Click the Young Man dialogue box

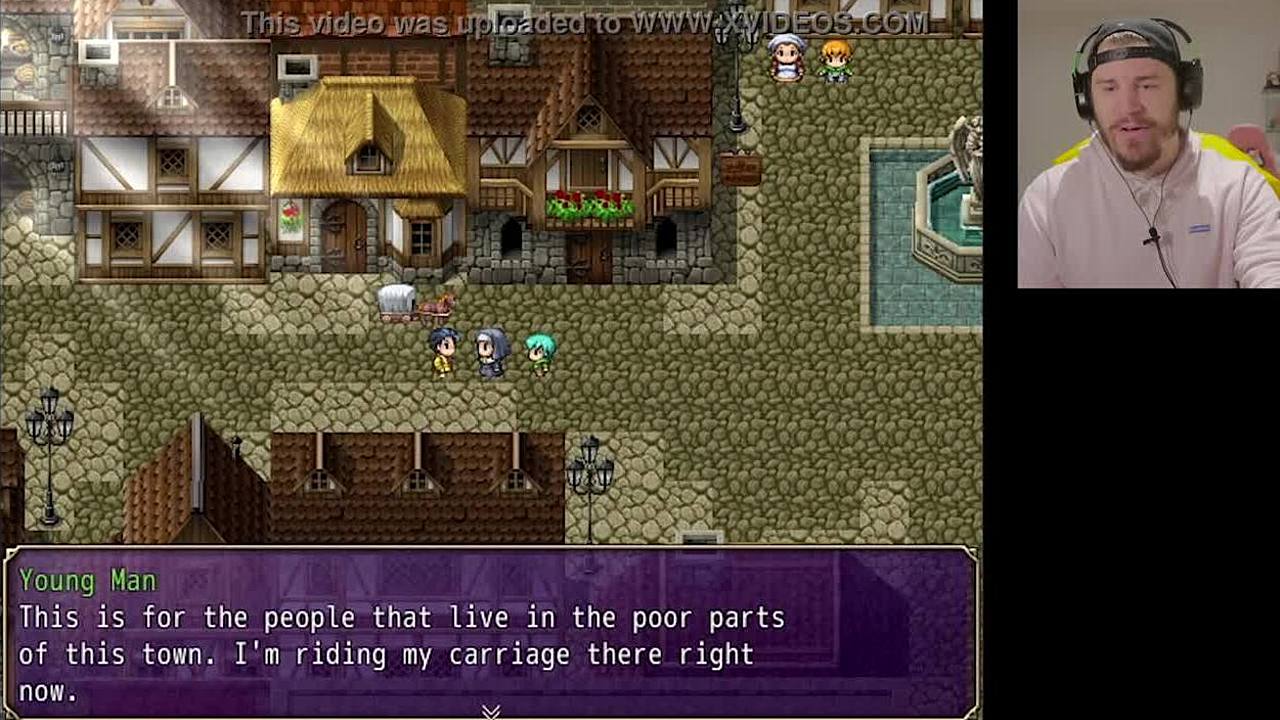tap(490, 632)
